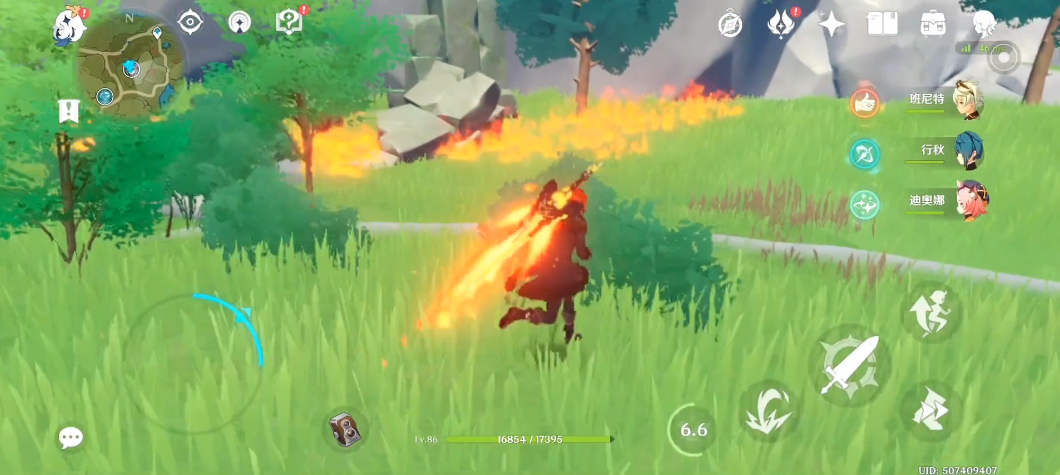Trigger 班尼特's orange thumbs-up burst icon

point(864,102)
